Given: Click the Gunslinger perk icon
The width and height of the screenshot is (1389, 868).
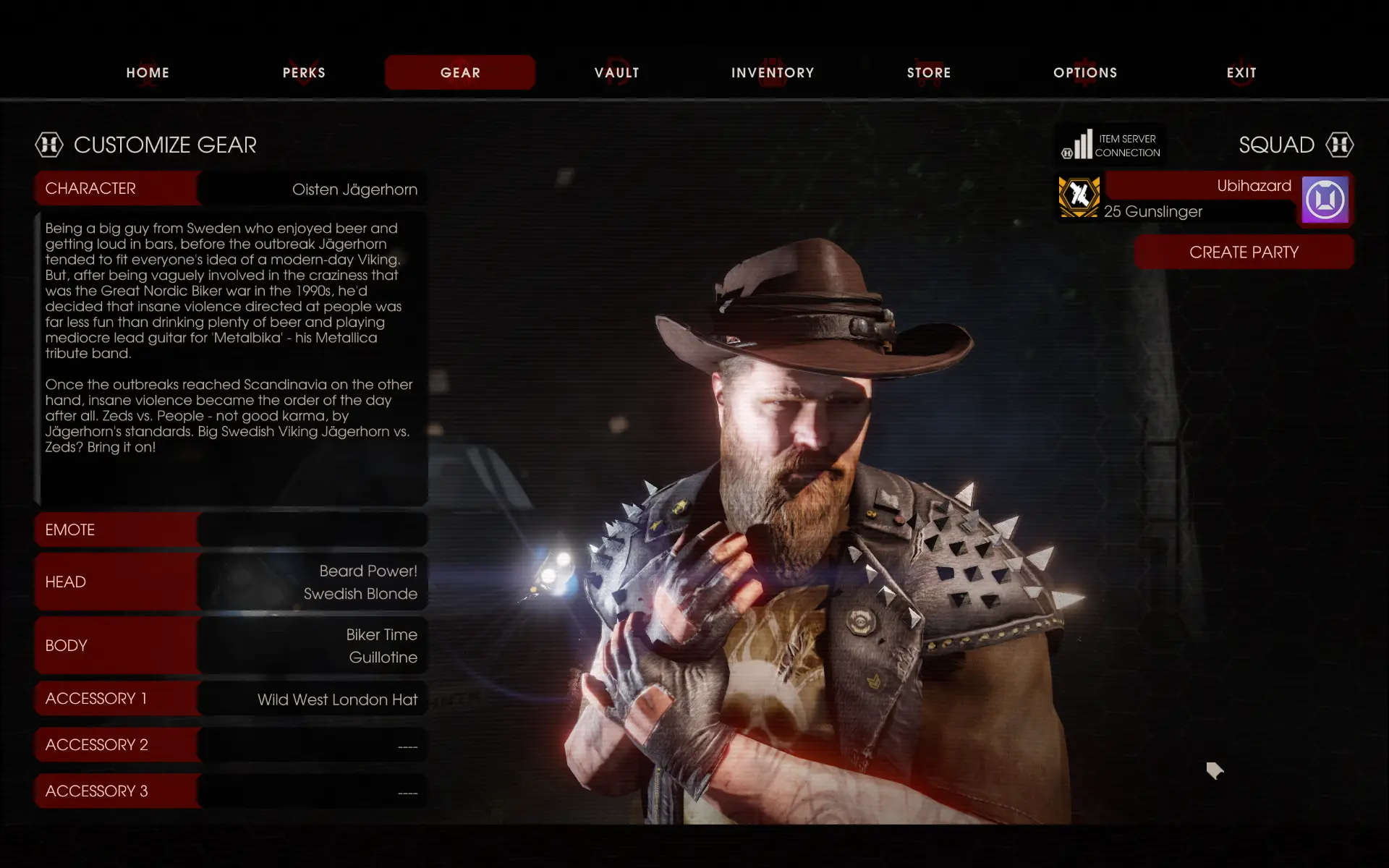Looking at the screenshot, I should [x=1079, y=197].
